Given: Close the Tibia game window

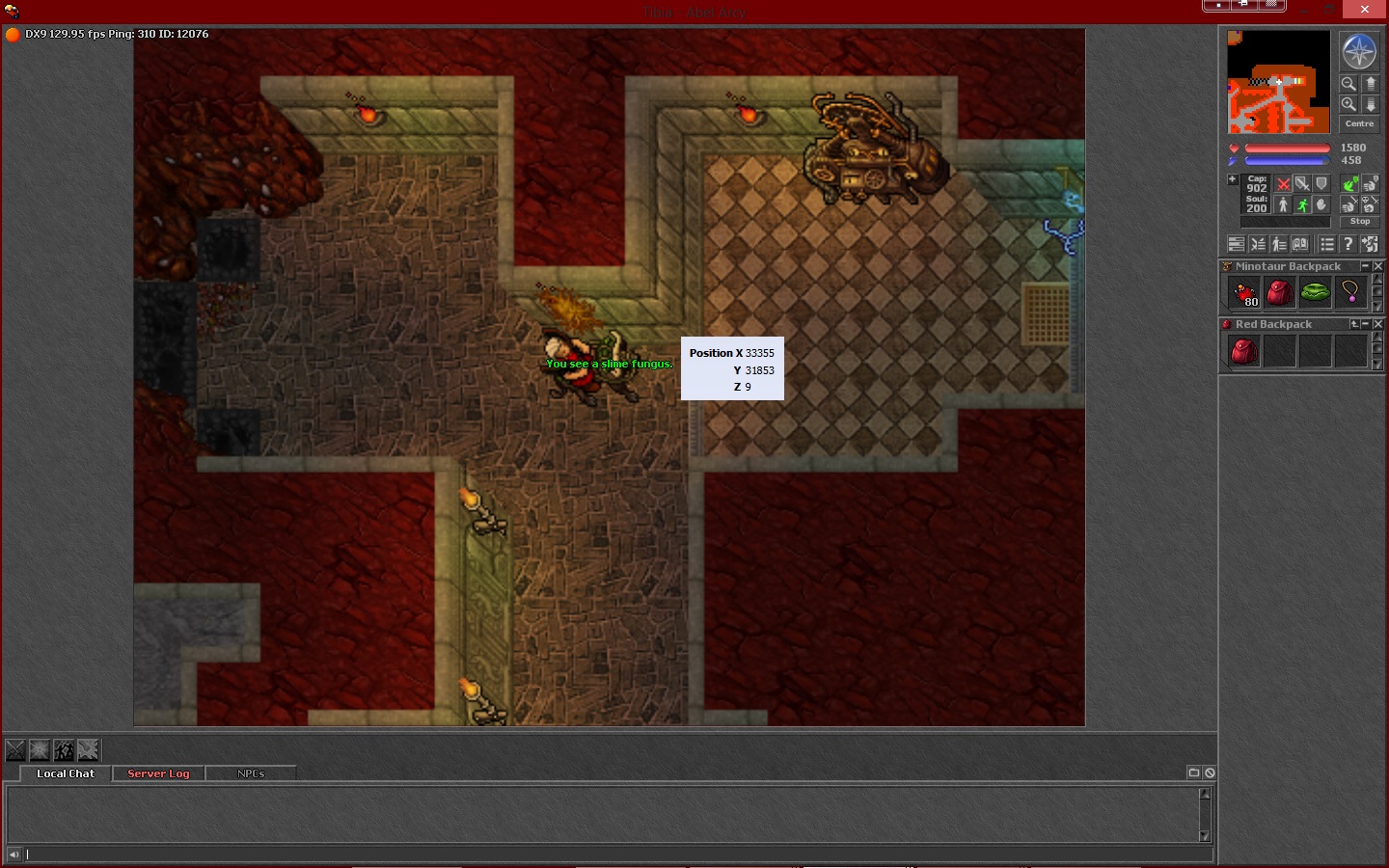Looking at the screenshot, I should [1364, 9].
